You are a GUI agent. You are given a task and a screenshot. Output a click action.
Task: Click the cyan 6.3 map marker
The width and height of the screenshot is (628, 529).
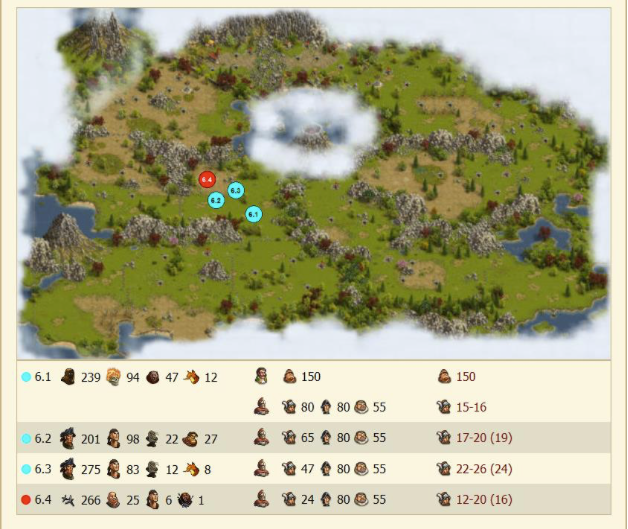[236, 190]
